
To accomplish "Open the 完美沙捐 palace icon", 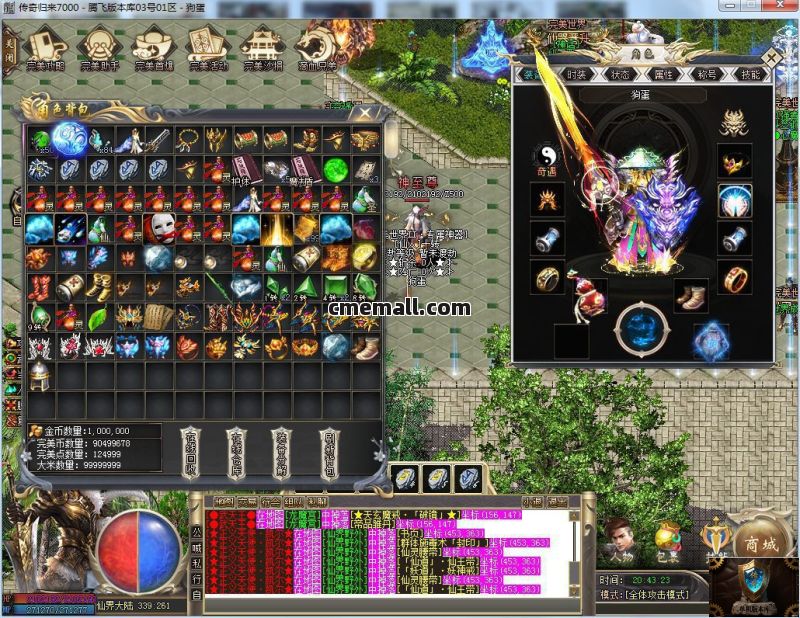I will [x=262, y=45].
